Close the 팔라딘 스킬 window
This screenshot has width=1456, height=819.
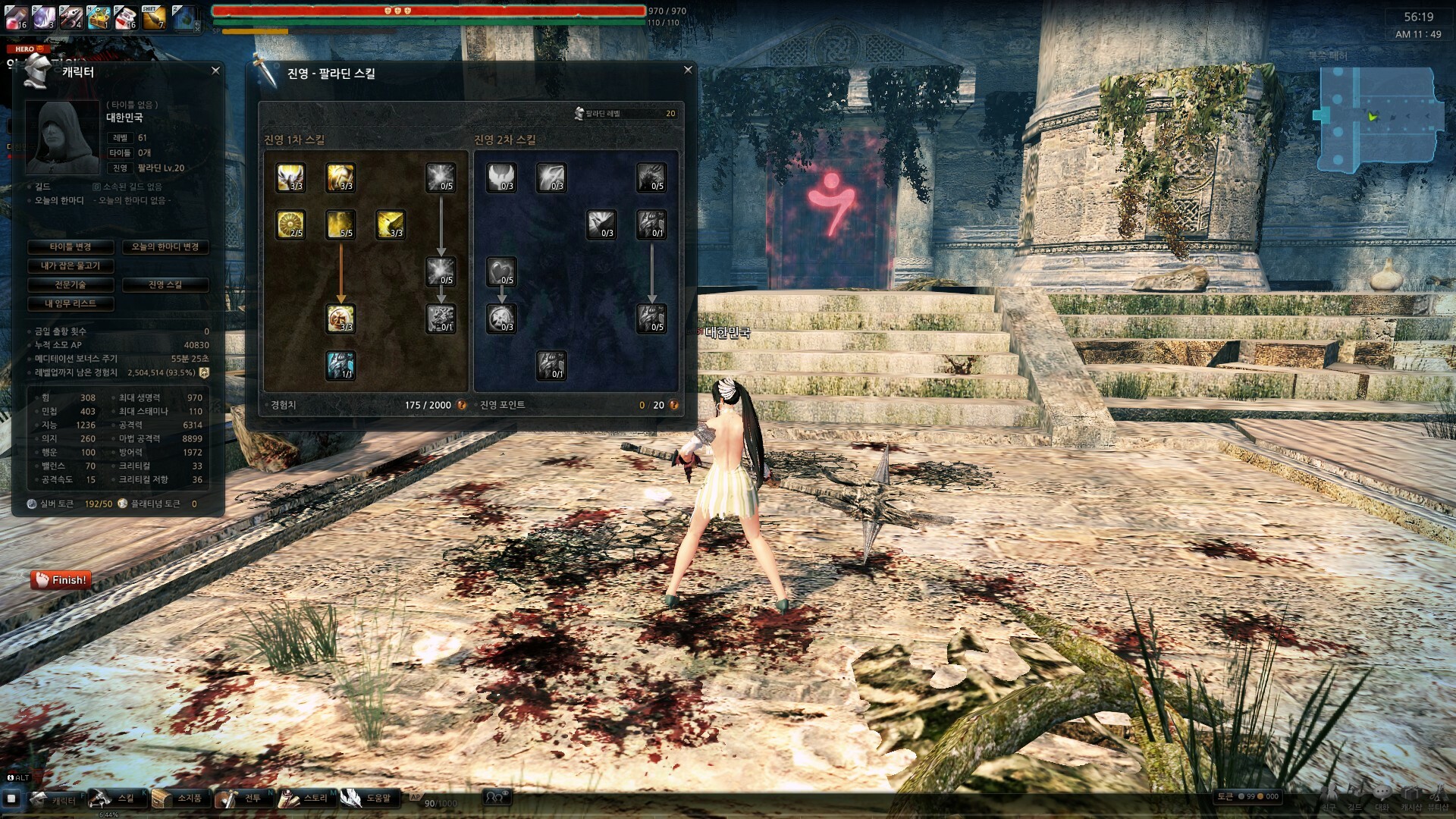[688, 70]
